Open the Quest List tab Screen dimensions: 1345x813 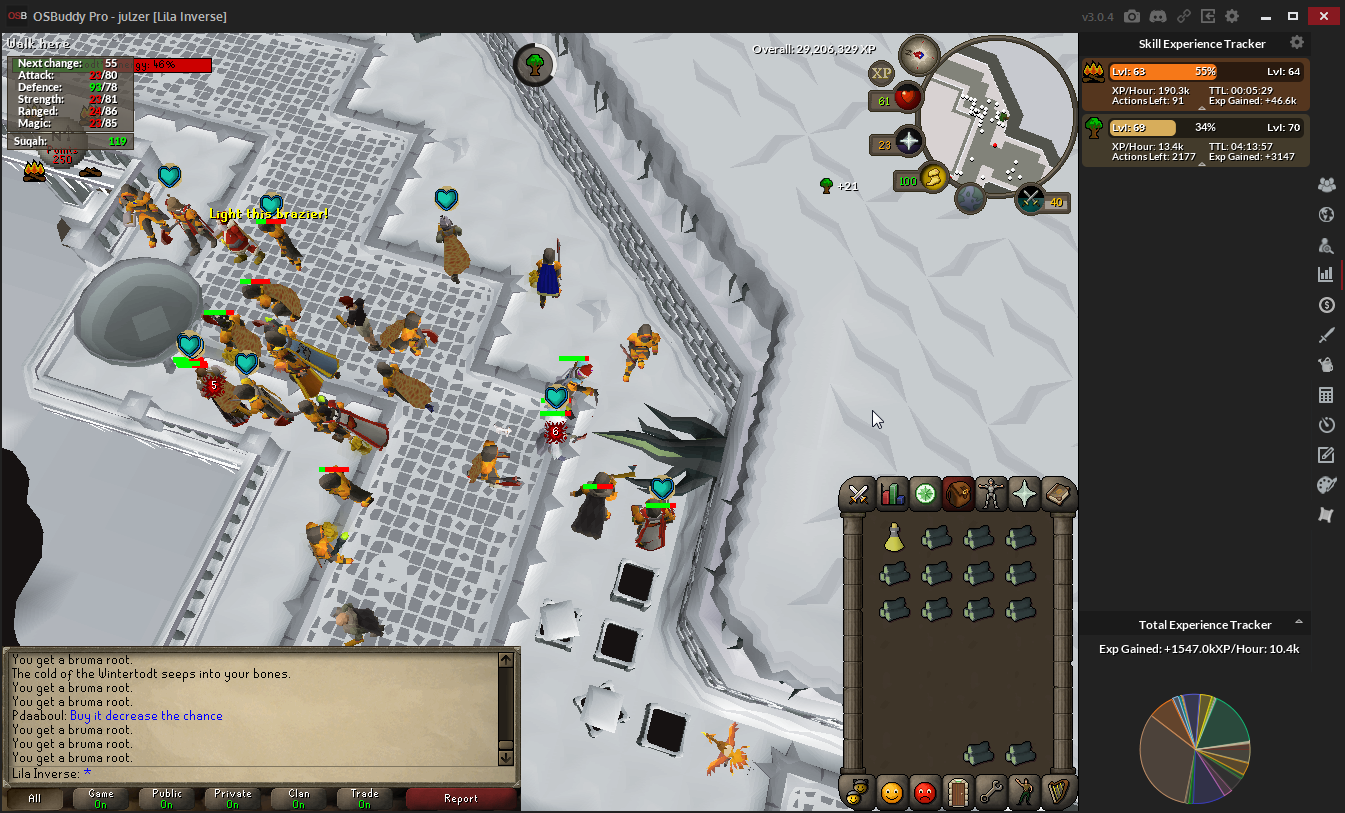tap(925, 494)
